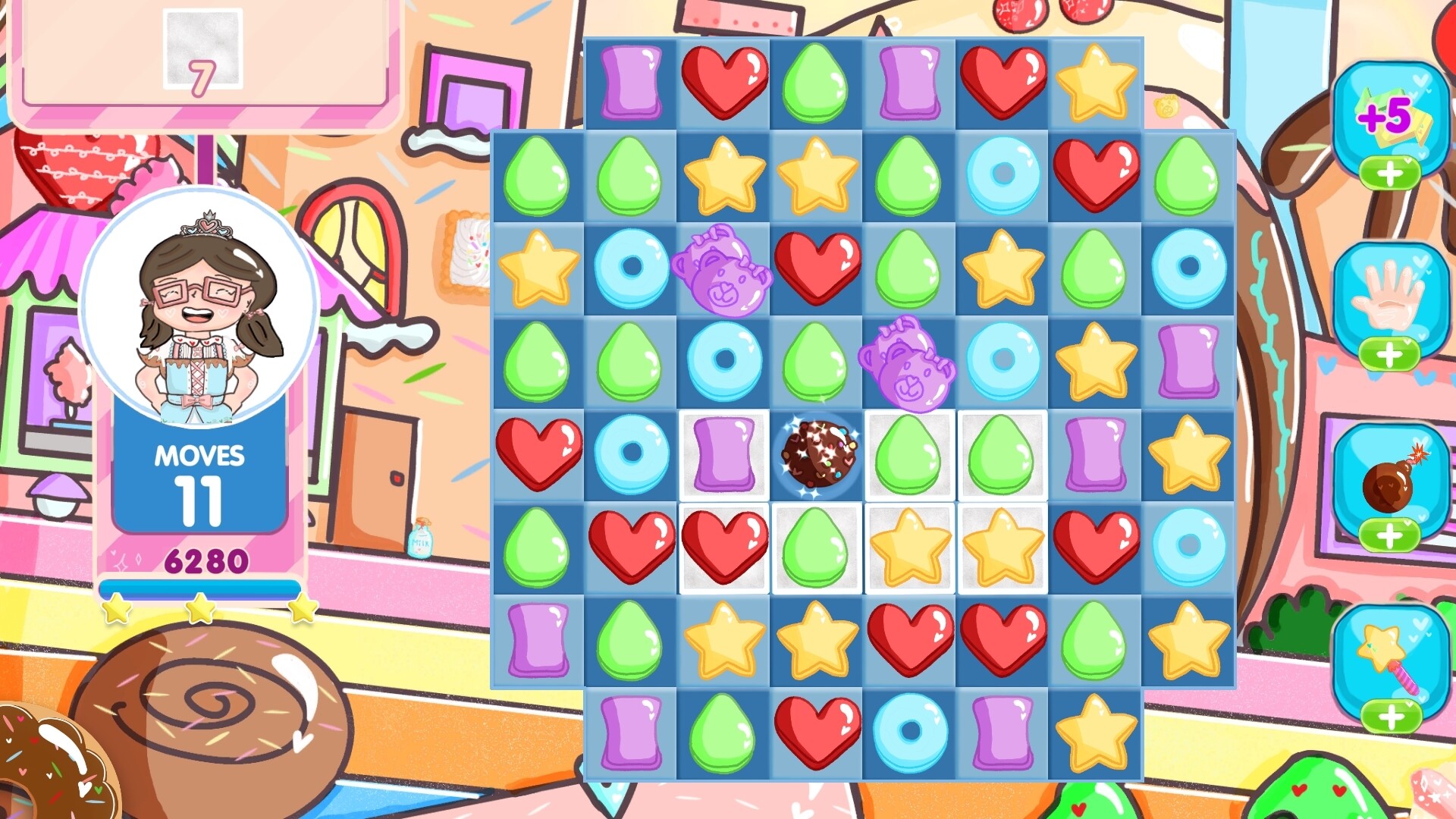This screenshot has height=819, width=1456.
Task: Buy extra magic wand boosters
Action: [x=1392, y=717]
